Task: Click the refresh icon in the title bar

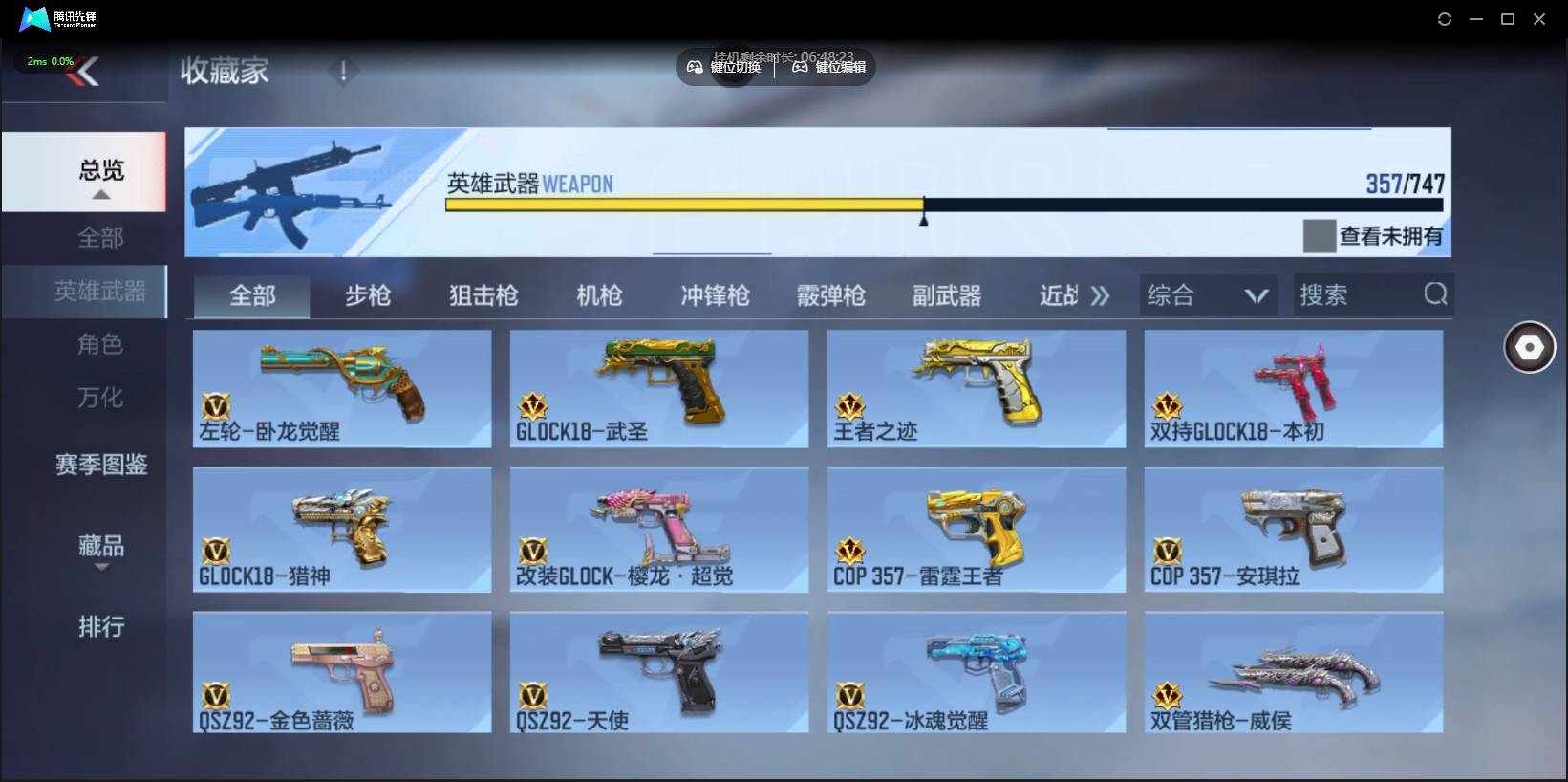Action: 1444,18
